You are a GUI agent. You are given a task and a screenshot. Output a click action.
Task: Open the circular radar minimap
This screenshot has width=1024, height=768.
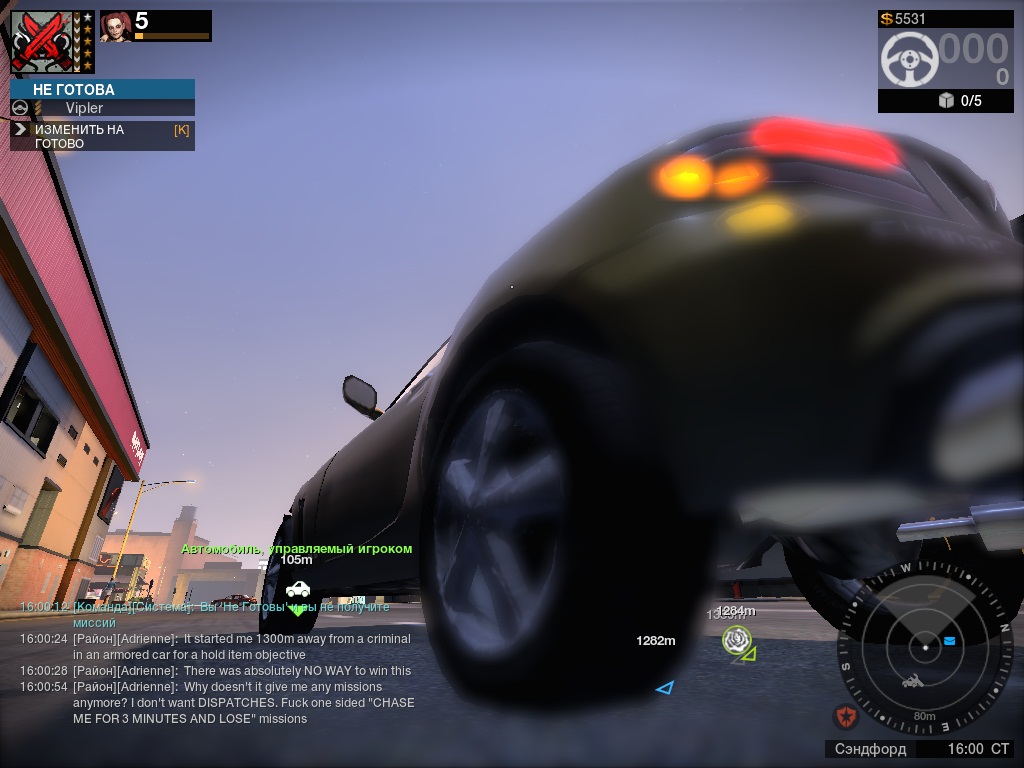click(x=925, y=645)
